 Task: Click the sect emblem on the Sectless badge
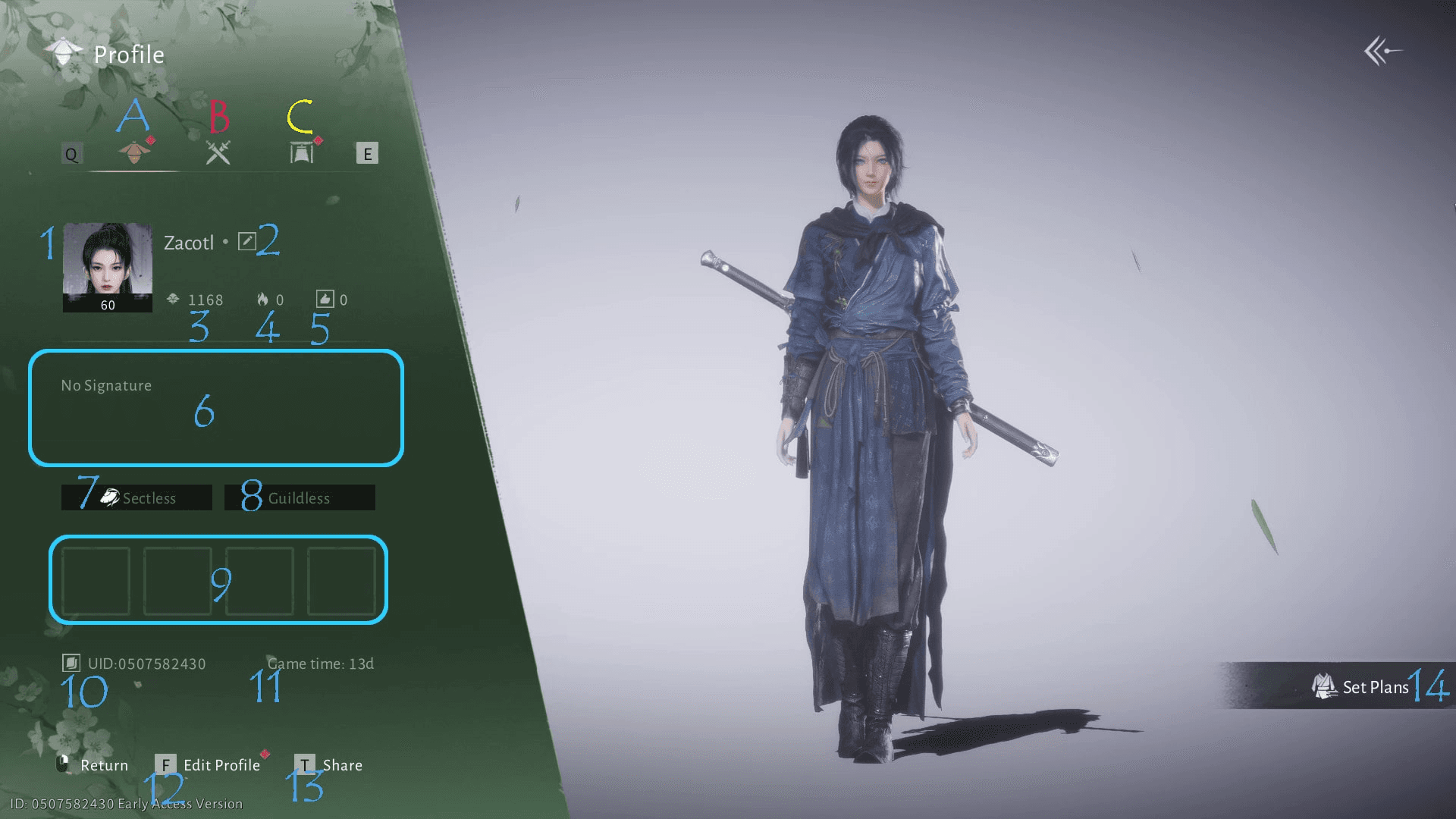point(110,497)
